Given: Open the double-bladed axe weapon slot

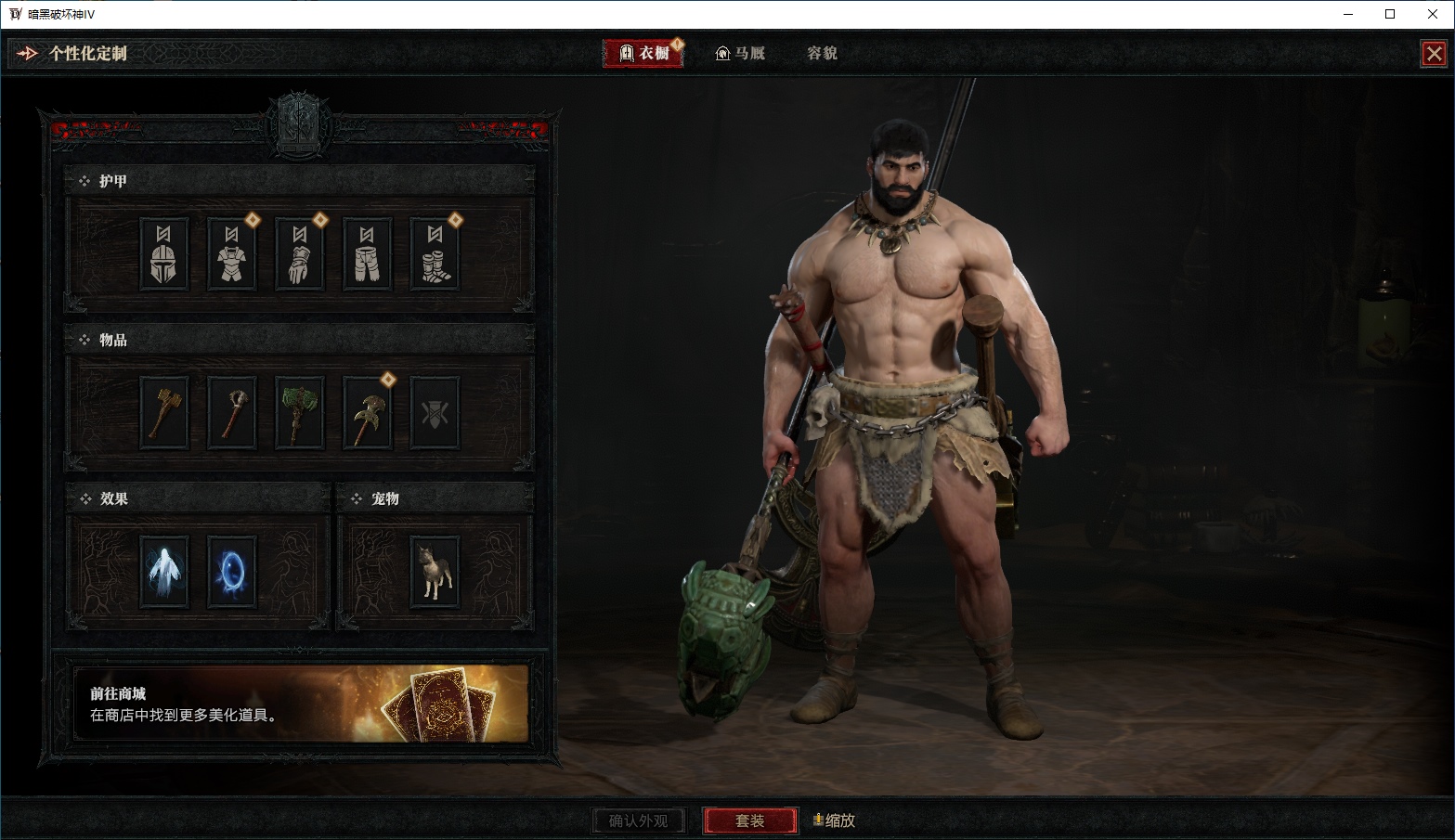Looking at the screenshot, I should 367,413.
